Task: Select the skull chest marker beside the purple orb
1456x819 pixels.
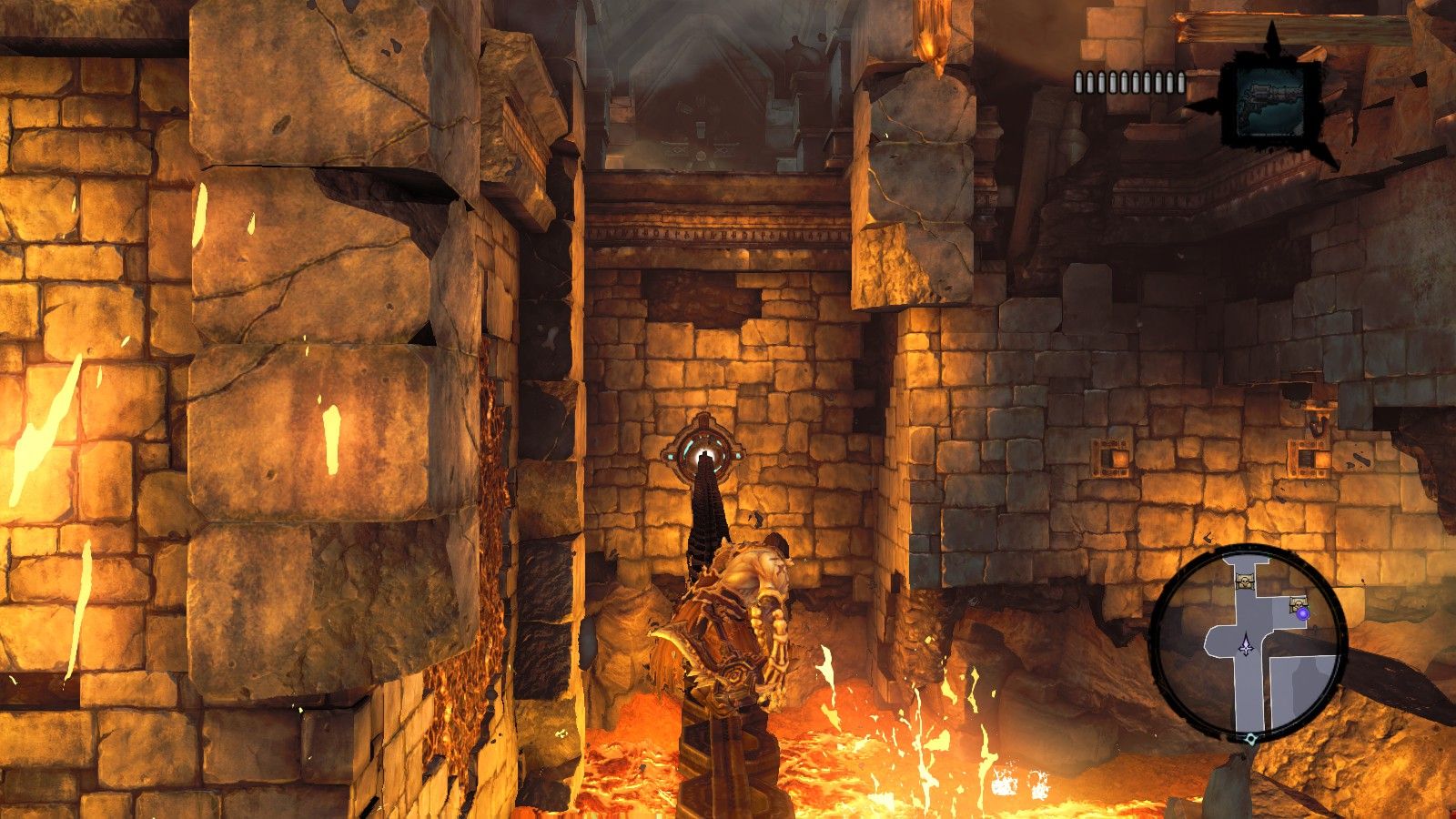Action: [1296, 602]
